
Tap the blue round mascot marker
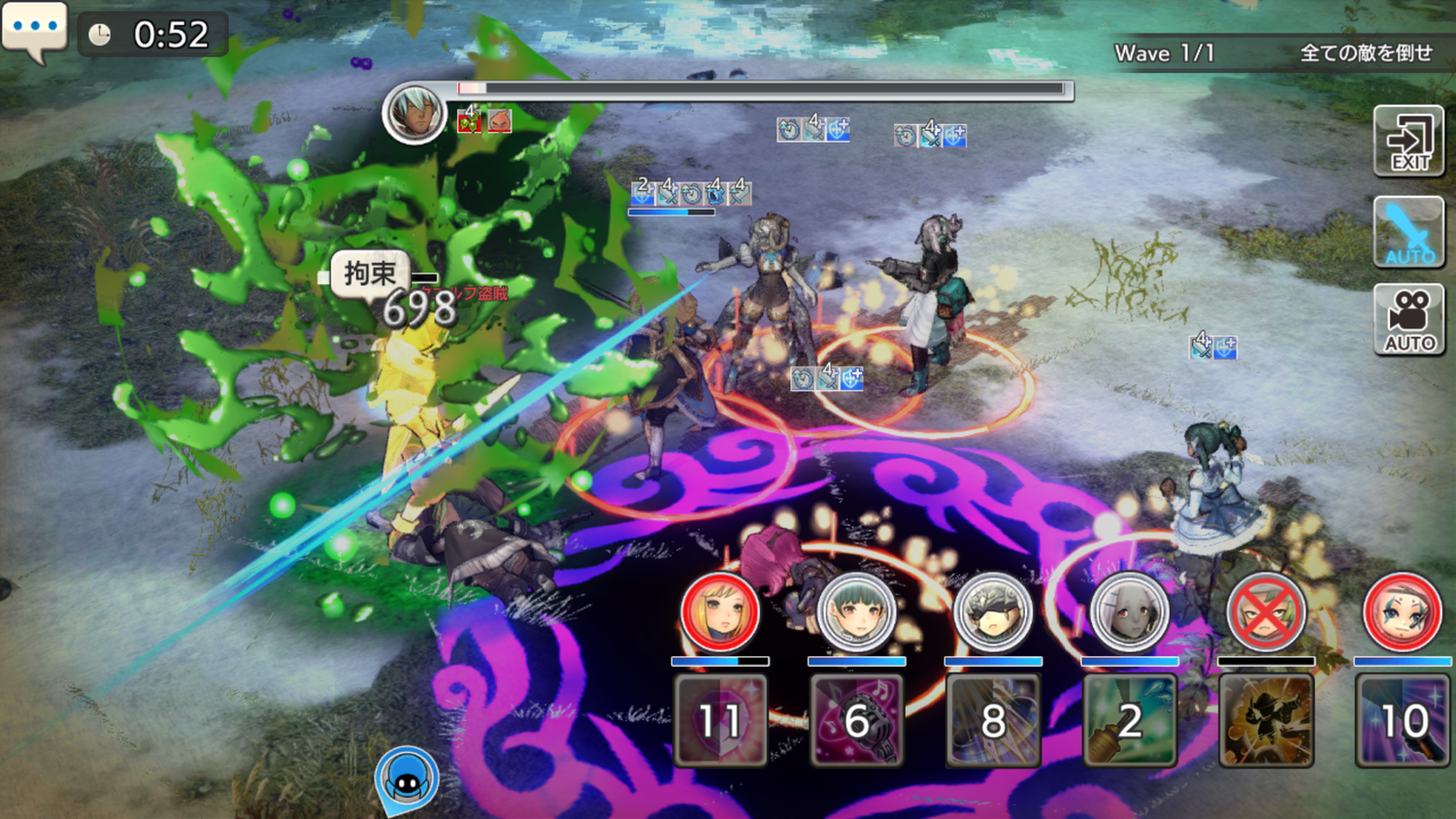tap(407, 777)
